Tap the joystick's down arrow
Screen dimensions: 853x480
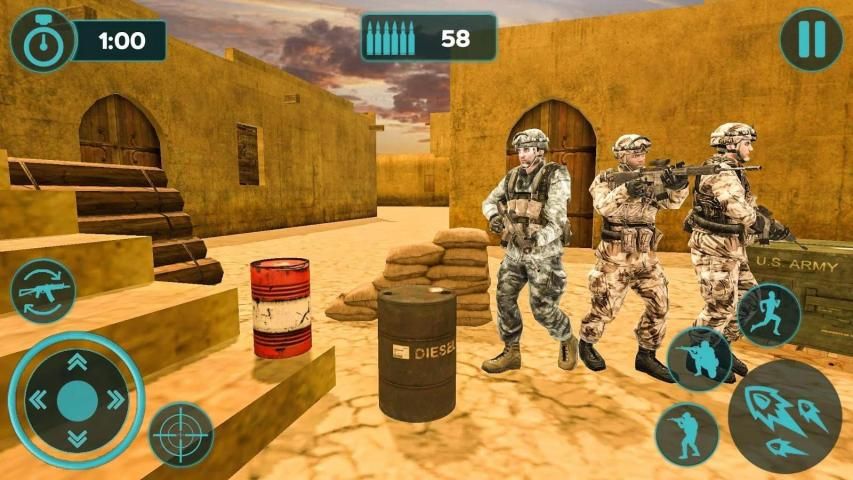77,438
